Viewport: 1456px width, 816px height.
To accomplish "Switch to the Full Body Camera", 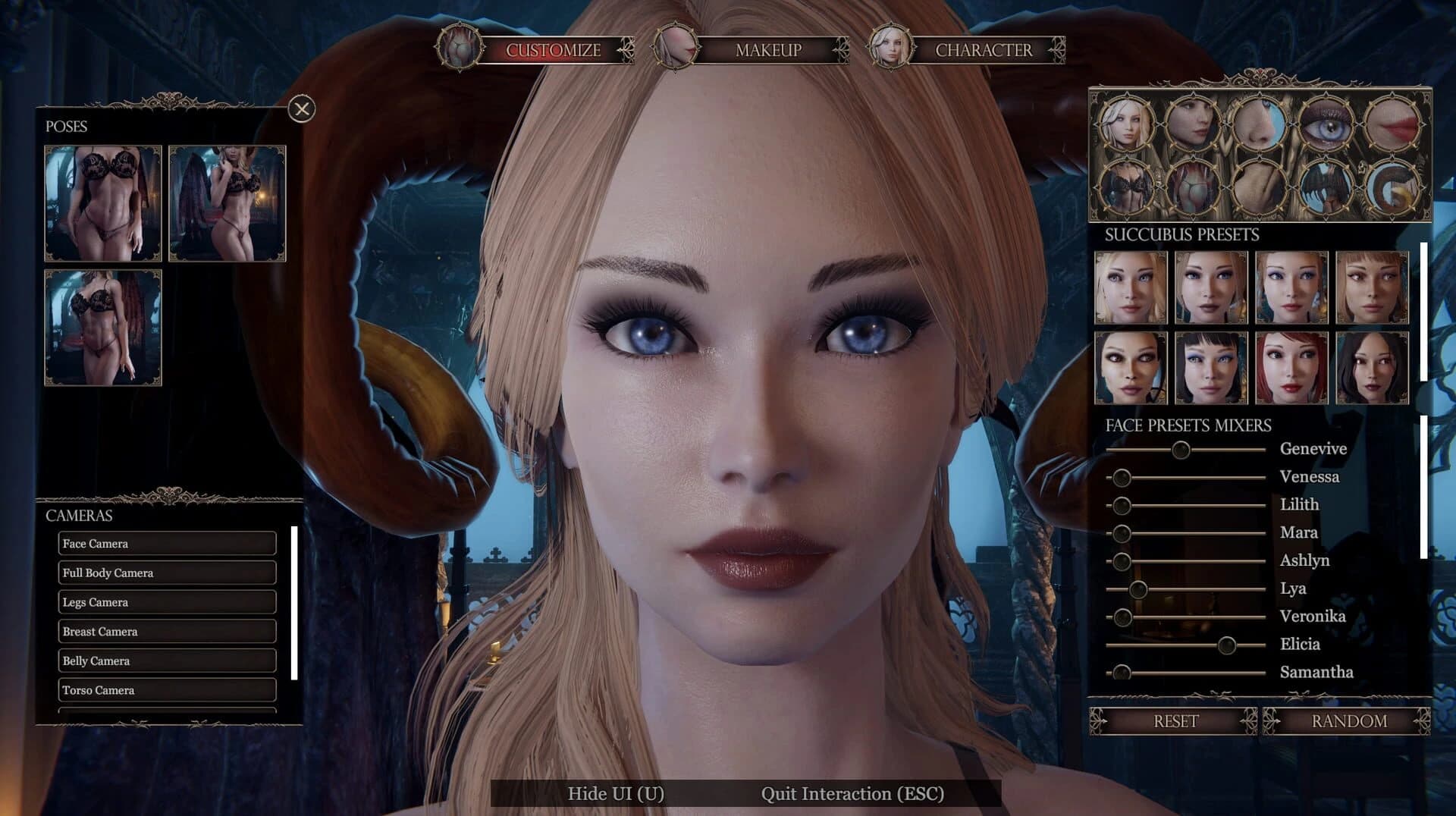I will [x=167, y=573].
